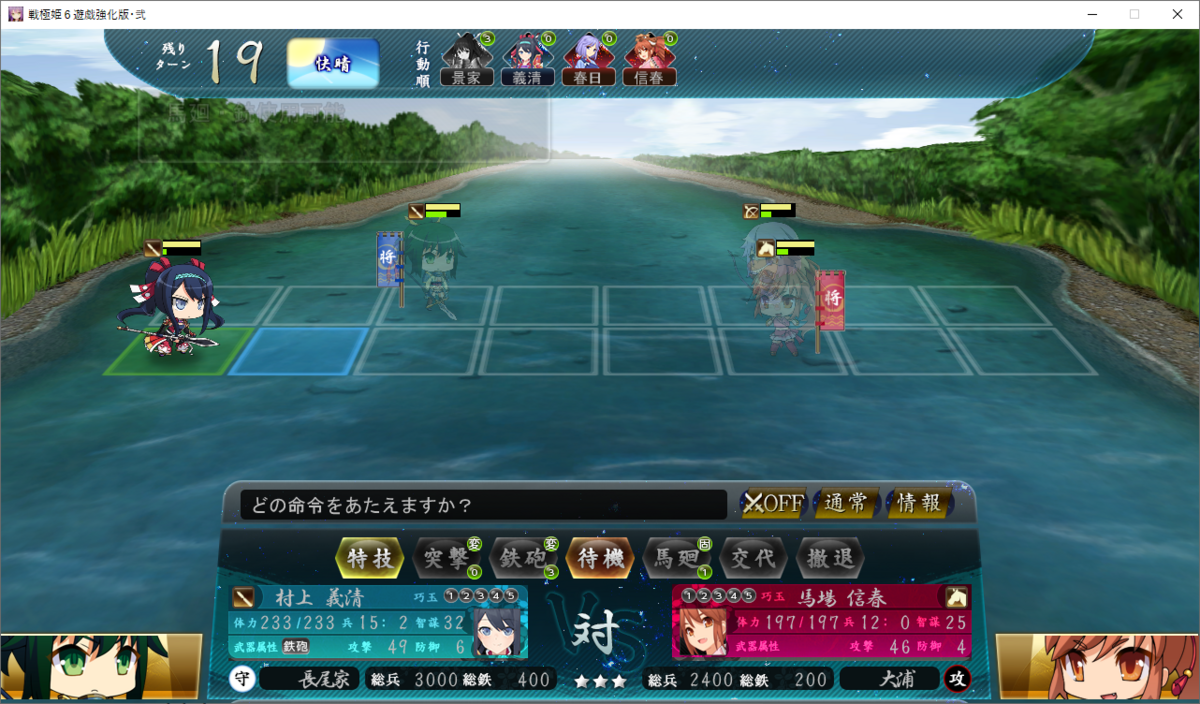Fire with the 鉄砲 command

(522, 558)
